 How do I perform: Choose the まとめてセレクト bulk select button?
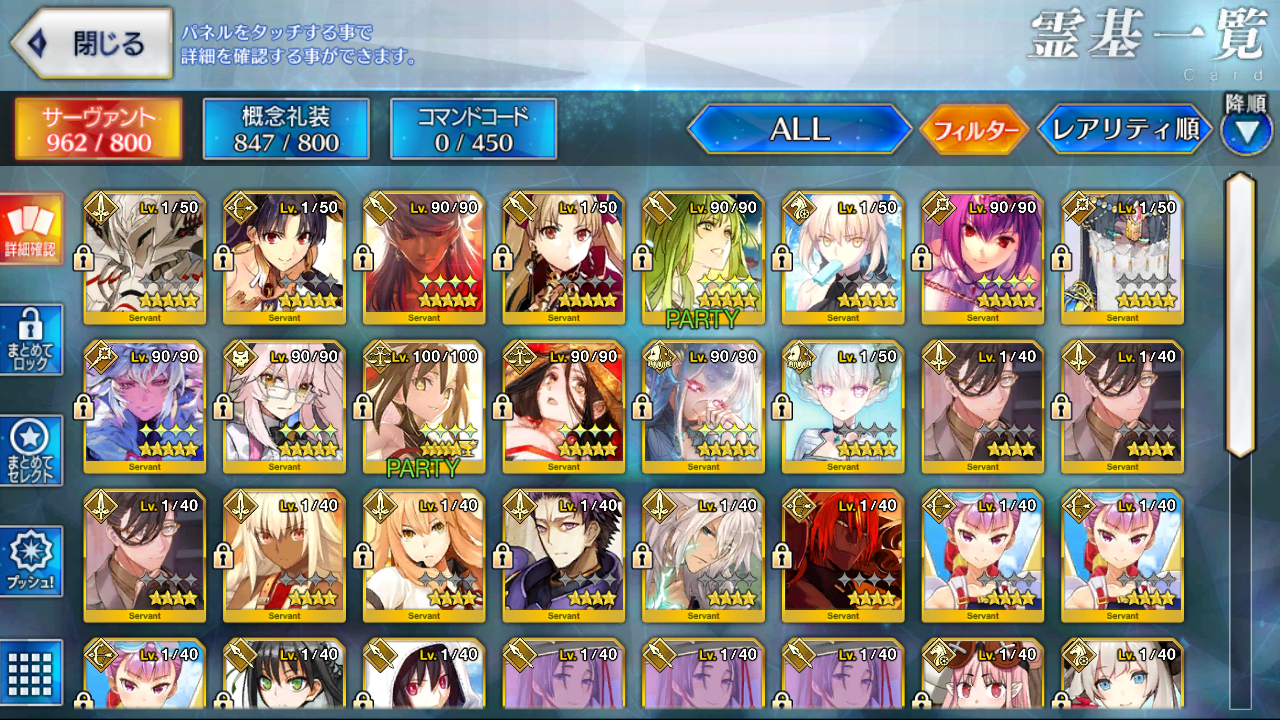tap(31, 451)
